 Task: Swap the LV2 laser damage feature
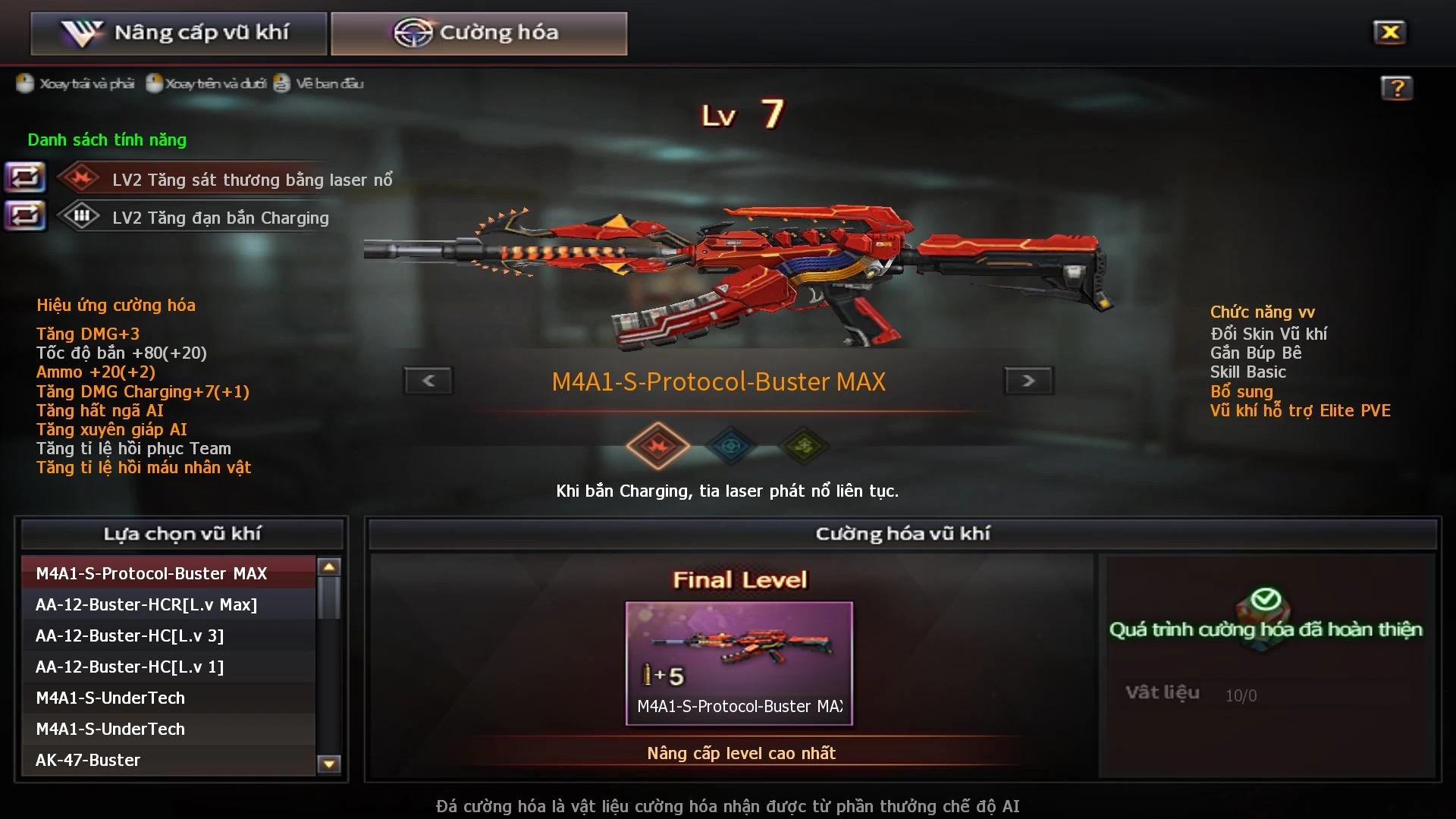click(25, 178)
